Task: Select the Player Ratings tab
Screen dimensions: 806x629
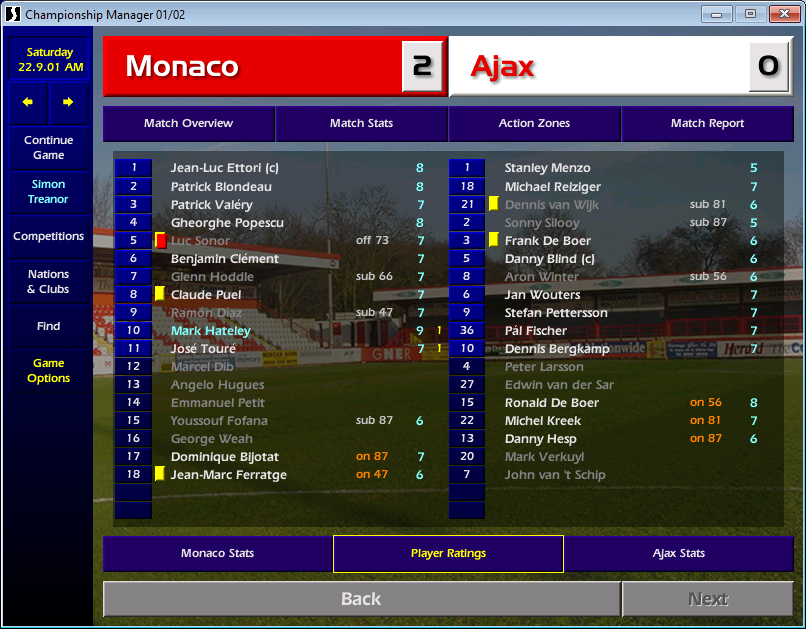Action: 448,553
